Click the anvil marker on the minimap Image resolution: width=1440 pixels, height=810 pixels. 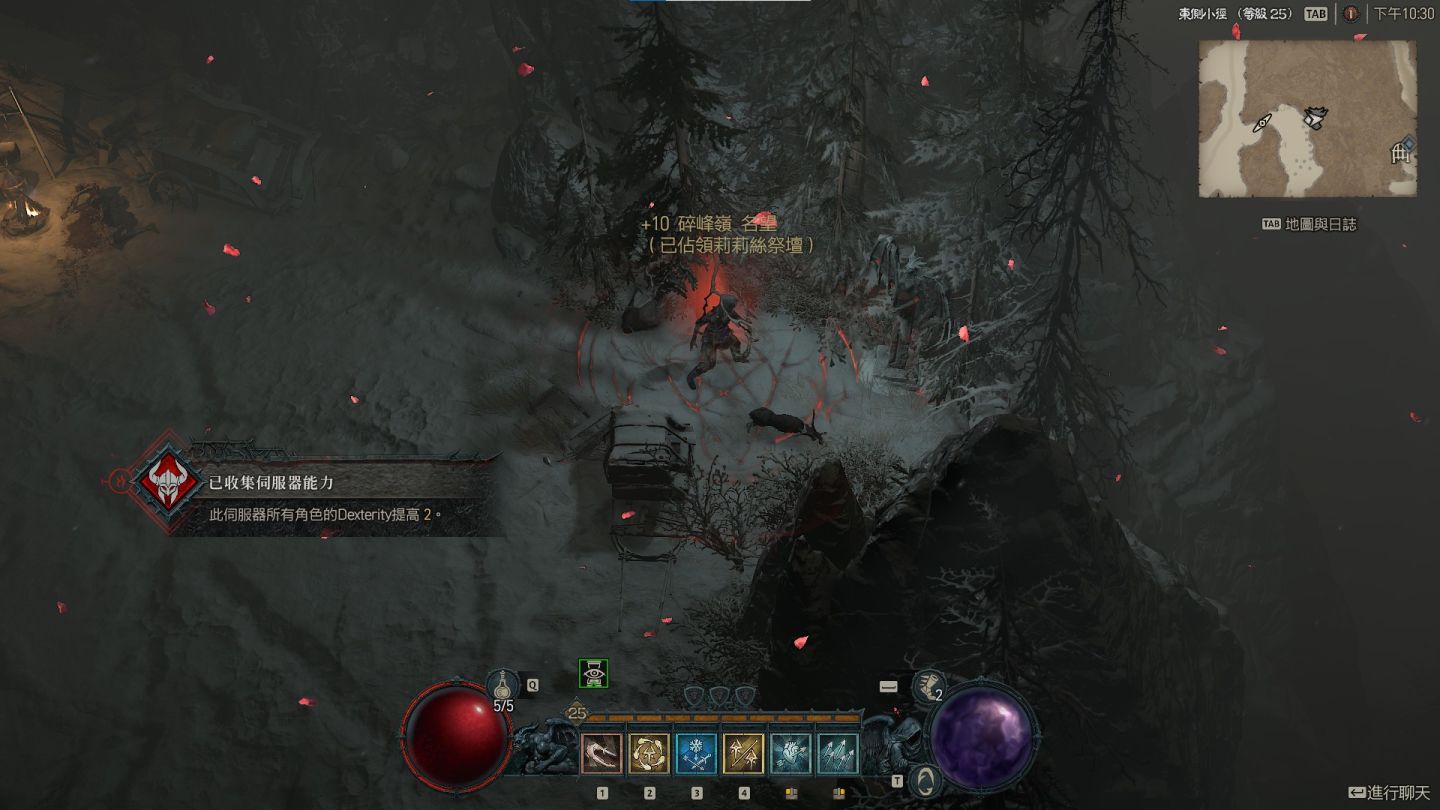[x=1314, y=119]
